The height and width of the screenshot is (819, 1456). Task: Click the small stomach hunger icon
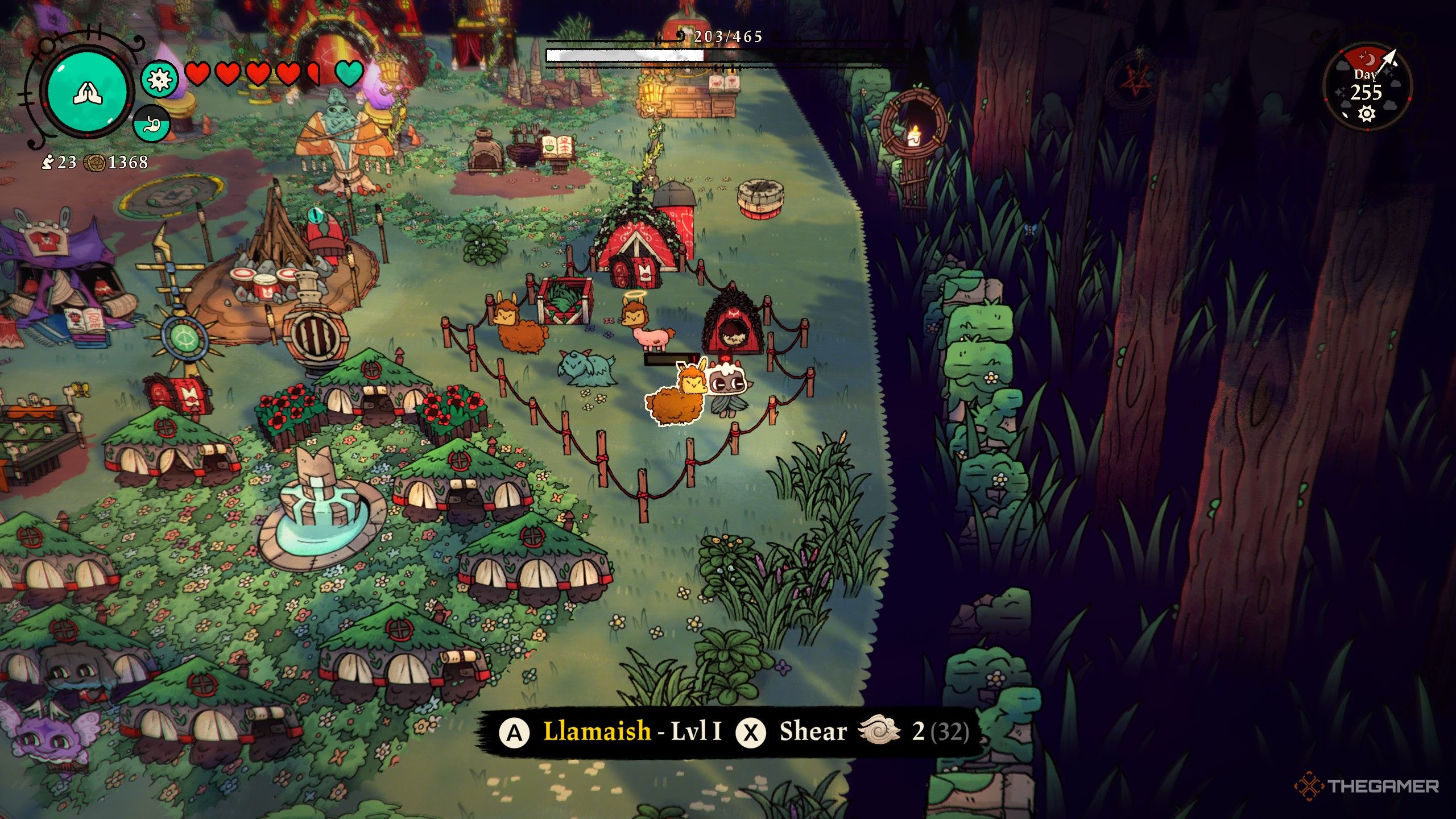click(152, 123)
